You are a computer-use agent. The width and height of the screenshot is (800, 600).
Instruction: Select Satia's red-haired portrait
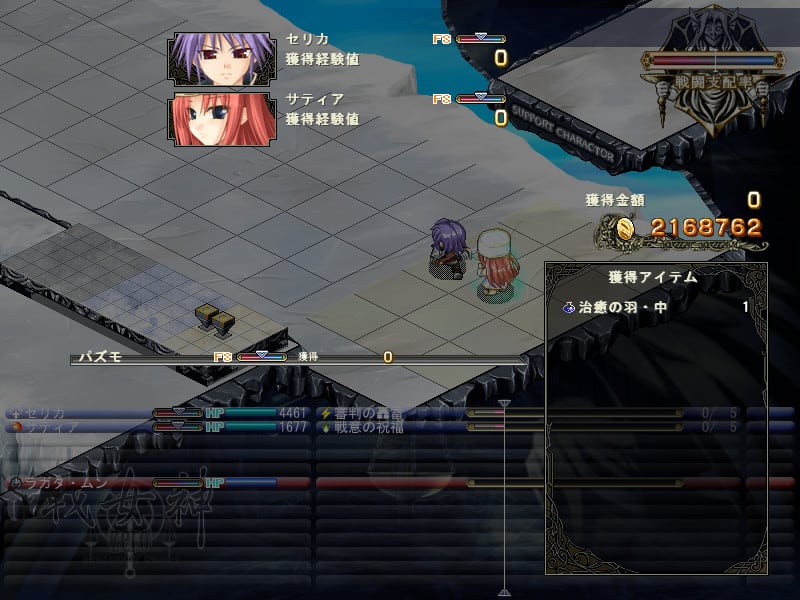pos(222,120)
